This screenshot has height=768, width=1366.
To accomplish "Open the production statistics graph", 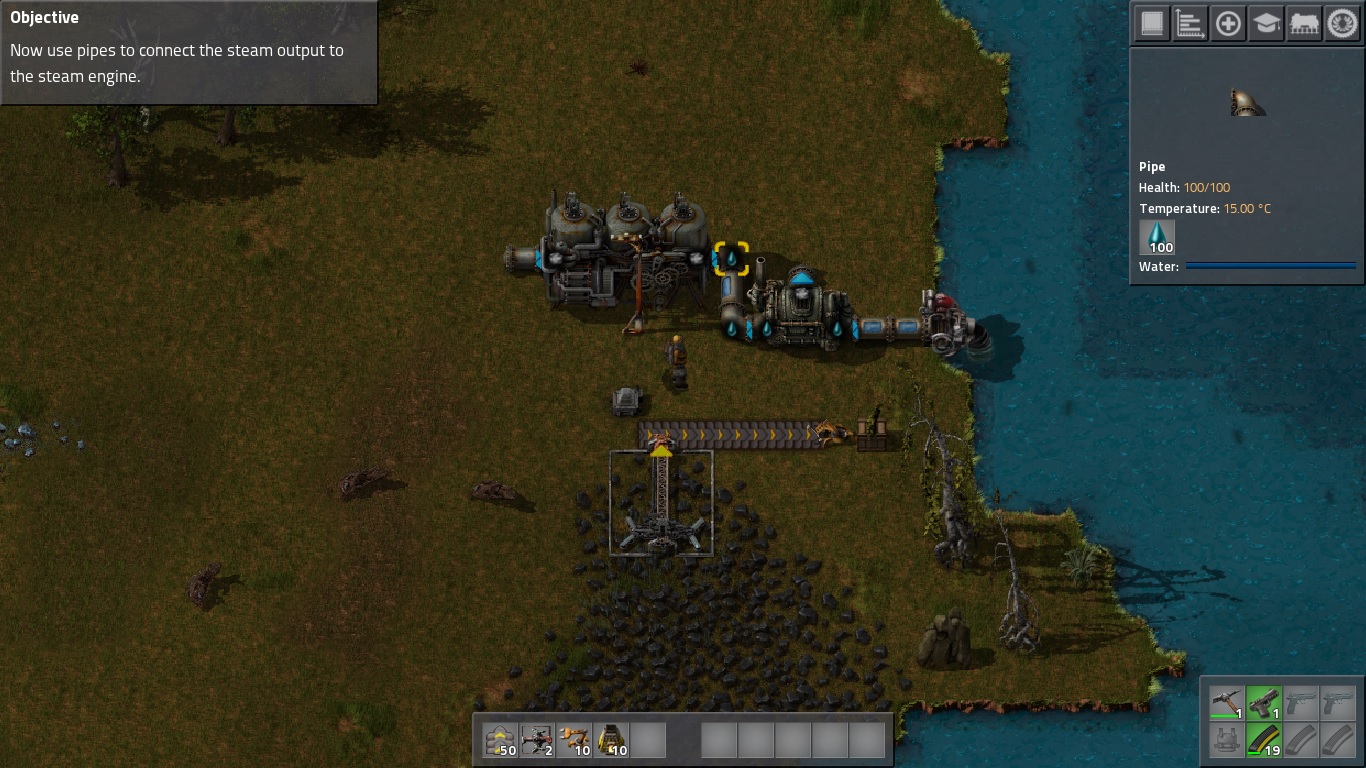I will click(x=1189, y=23).
